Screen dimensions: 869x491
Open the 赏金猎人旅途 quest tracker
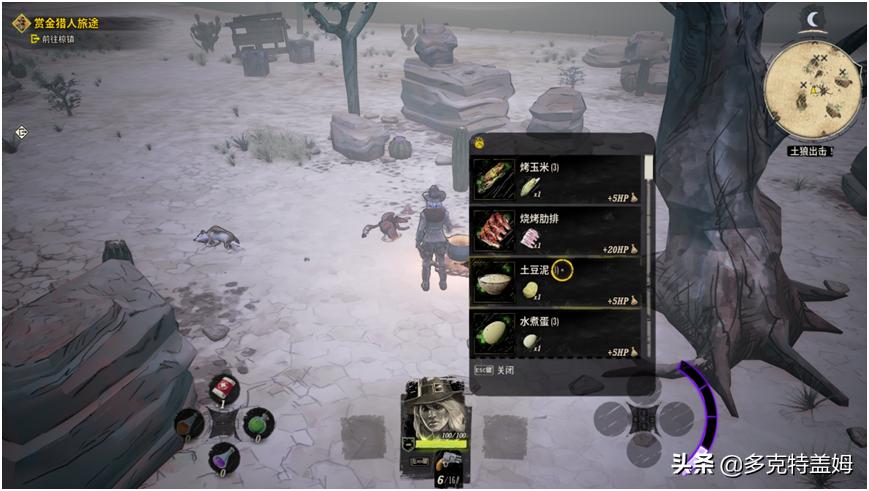(x=66, y=22)
